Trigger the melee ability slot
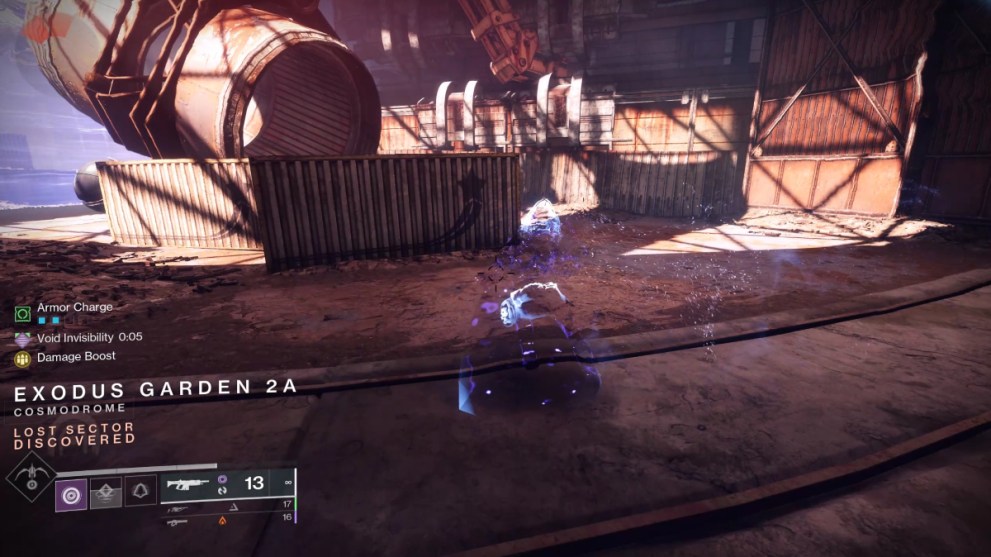This screenshot has height=557, width=991. [x=105, y=492]
